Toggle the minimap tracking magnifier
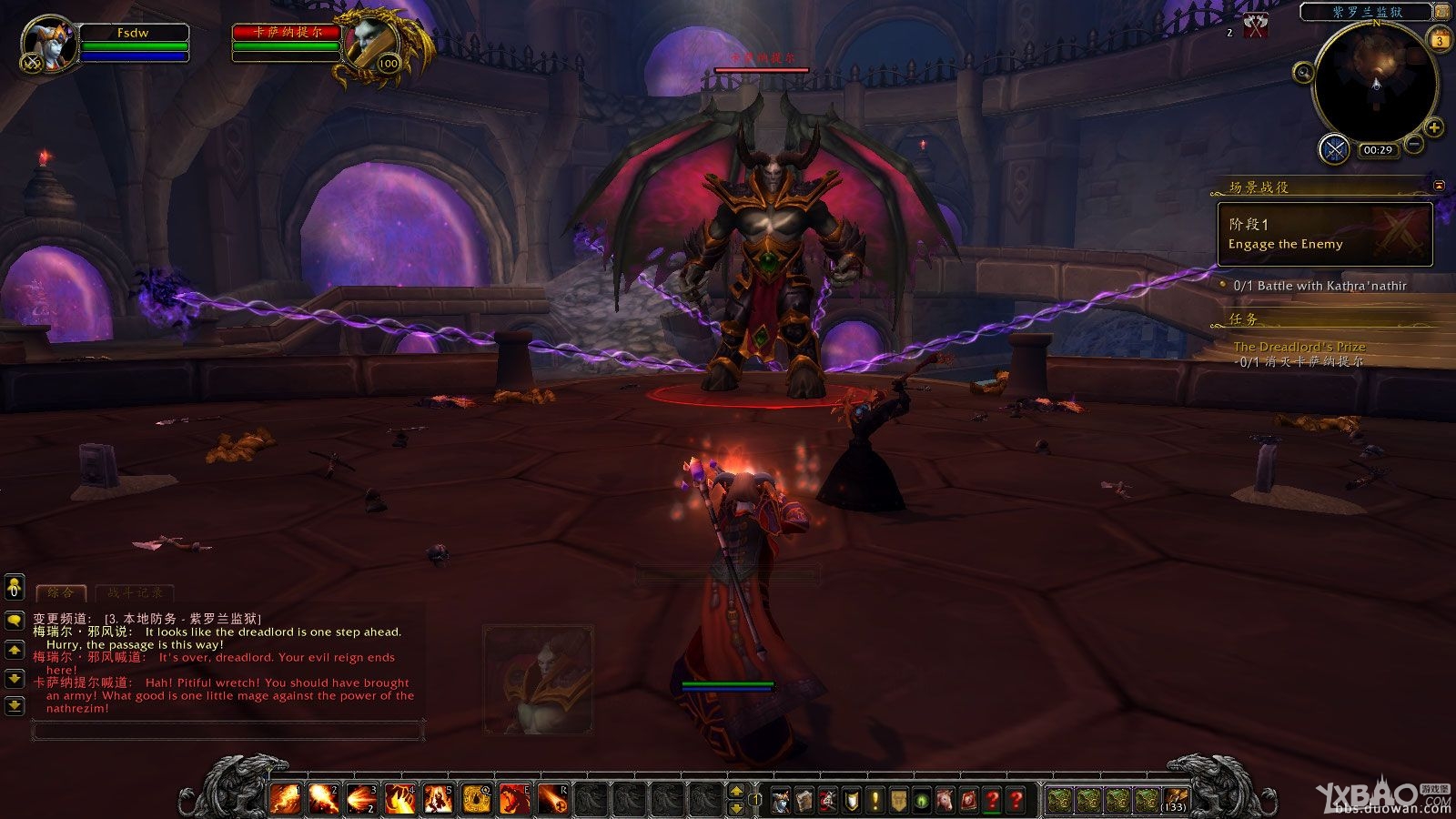1456x819 pixels. pos(1303,72)
